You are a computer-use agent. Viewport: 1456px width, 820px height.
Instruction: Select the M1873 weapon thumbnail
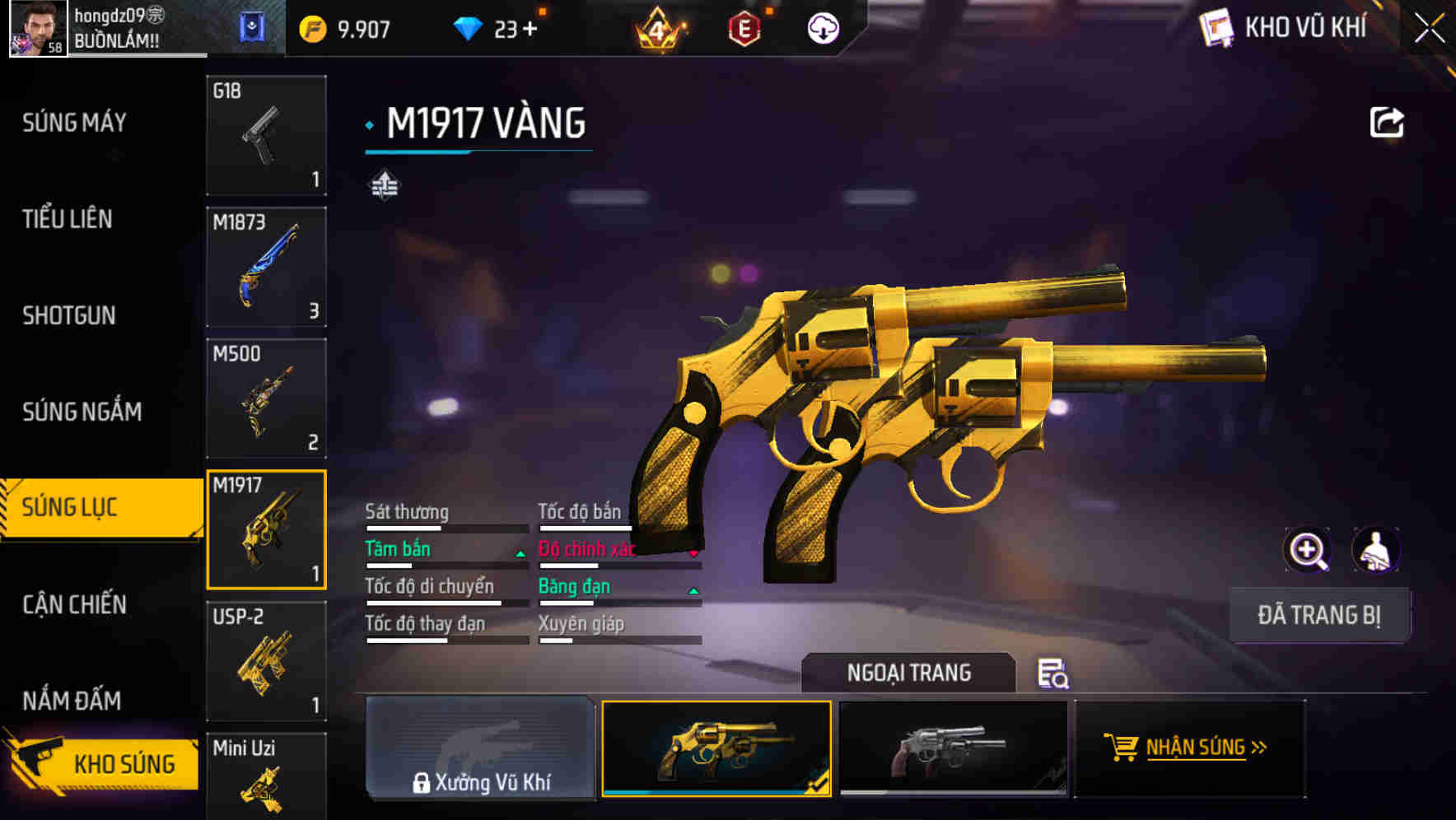click(265, 266)
